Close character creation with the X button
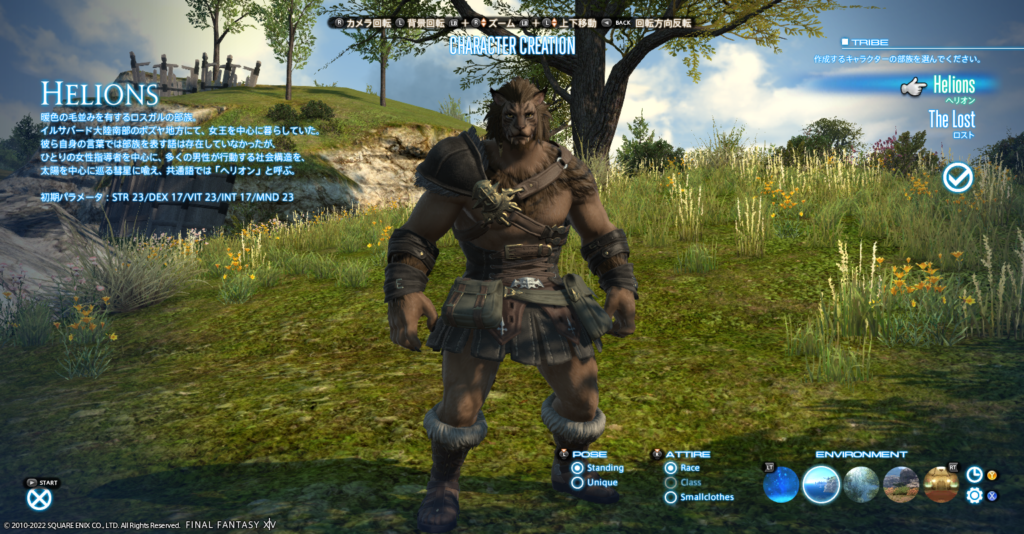The height and width of the screenshot is (534, 1024). pos(39,500)
